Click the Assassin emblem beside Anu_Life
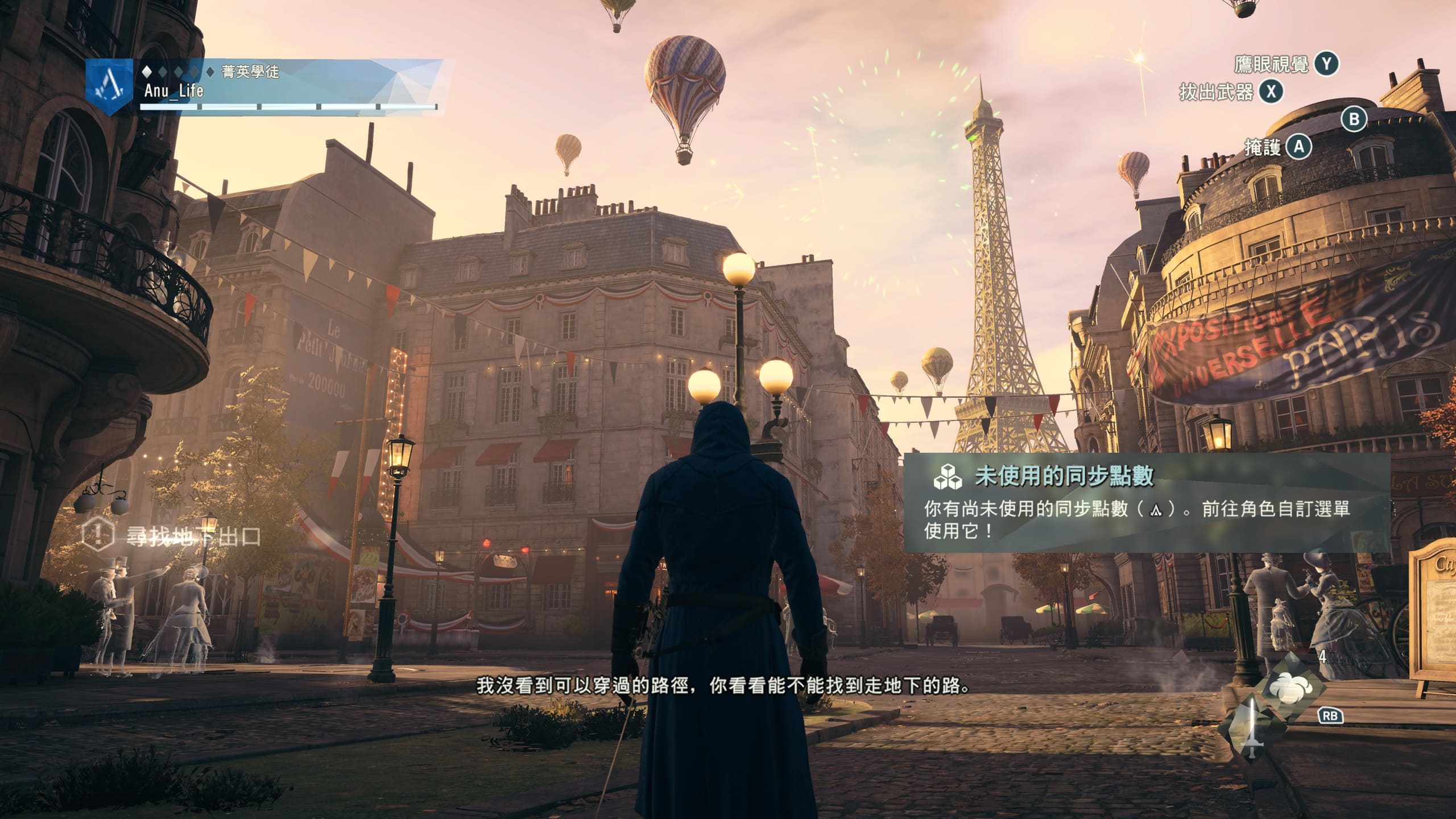Viewport: 1456px width, 819px height. (x=109, y=86)
